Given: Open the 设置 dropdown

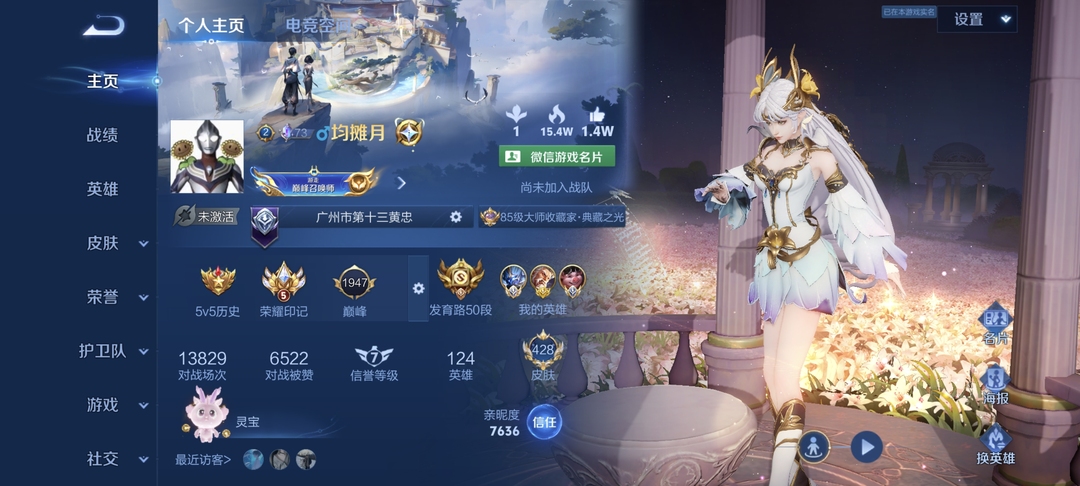Looking at the screenshot, I should (x=976, y=19).
